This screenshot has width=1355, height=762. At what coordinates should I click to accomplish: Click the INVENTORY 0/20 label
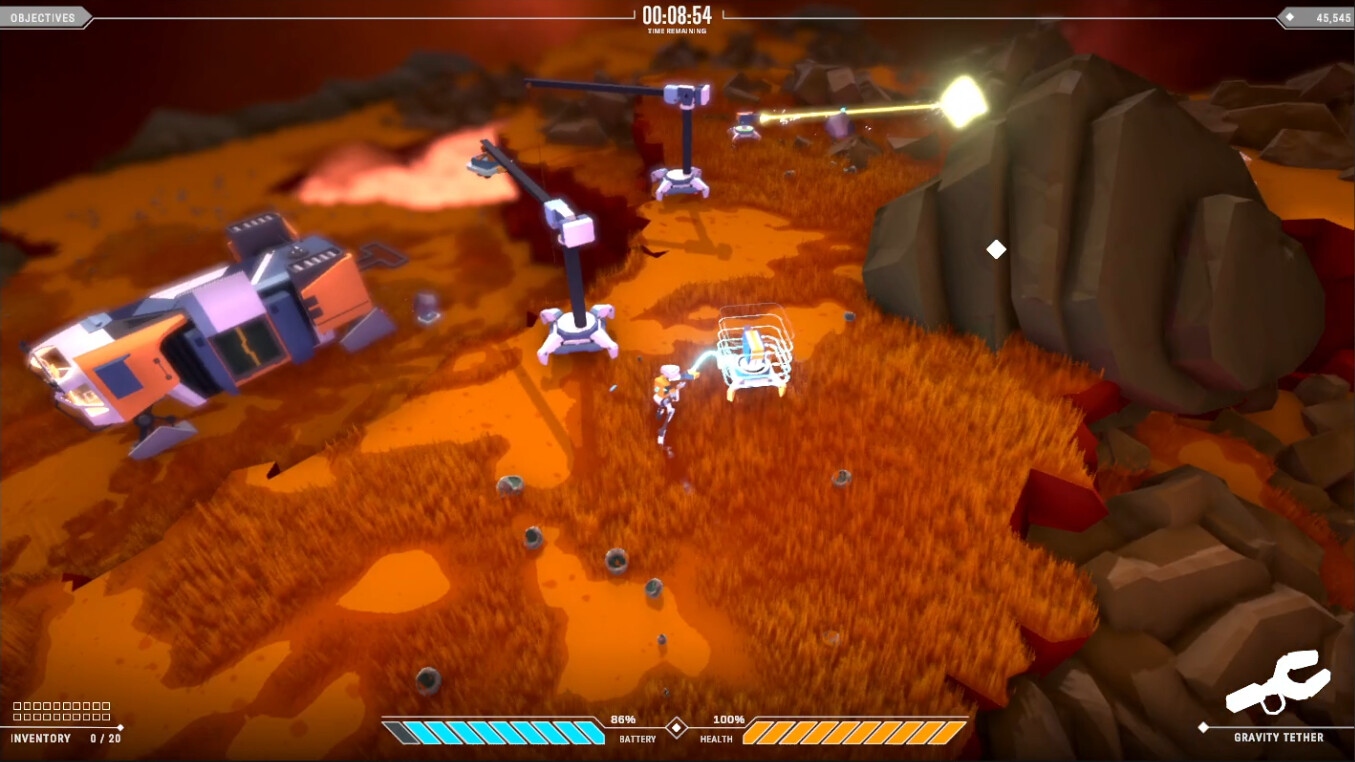tap(62, 738)
